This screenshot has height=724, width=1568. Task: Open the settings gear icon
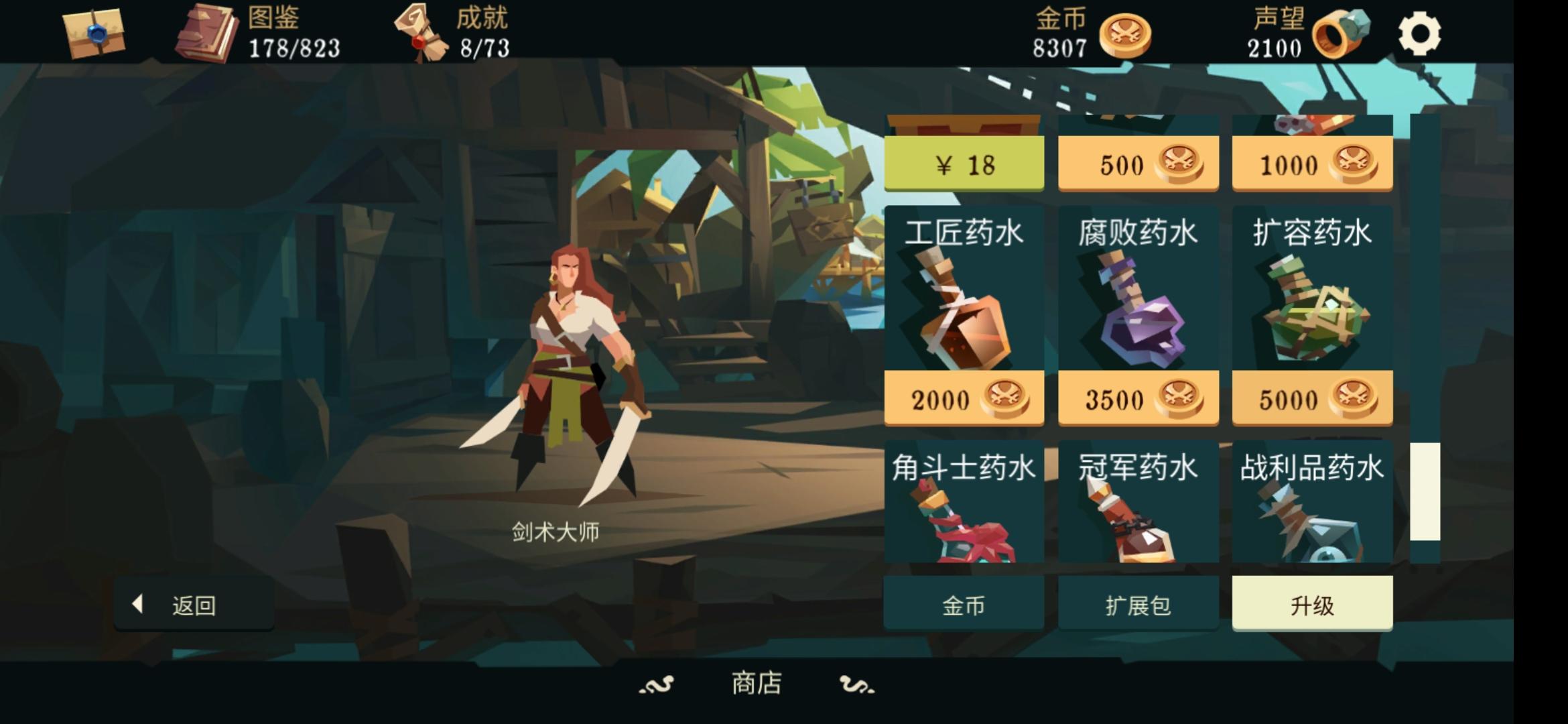click(x=1421, y=32)
